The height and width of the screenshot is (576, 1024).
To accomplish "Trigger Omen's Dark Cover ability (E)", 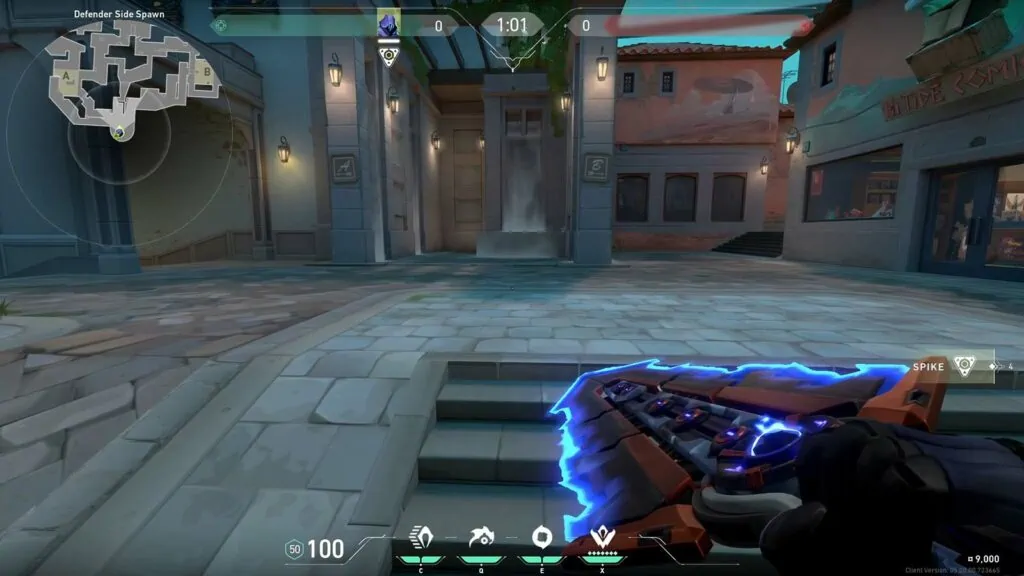I will 543,537.
